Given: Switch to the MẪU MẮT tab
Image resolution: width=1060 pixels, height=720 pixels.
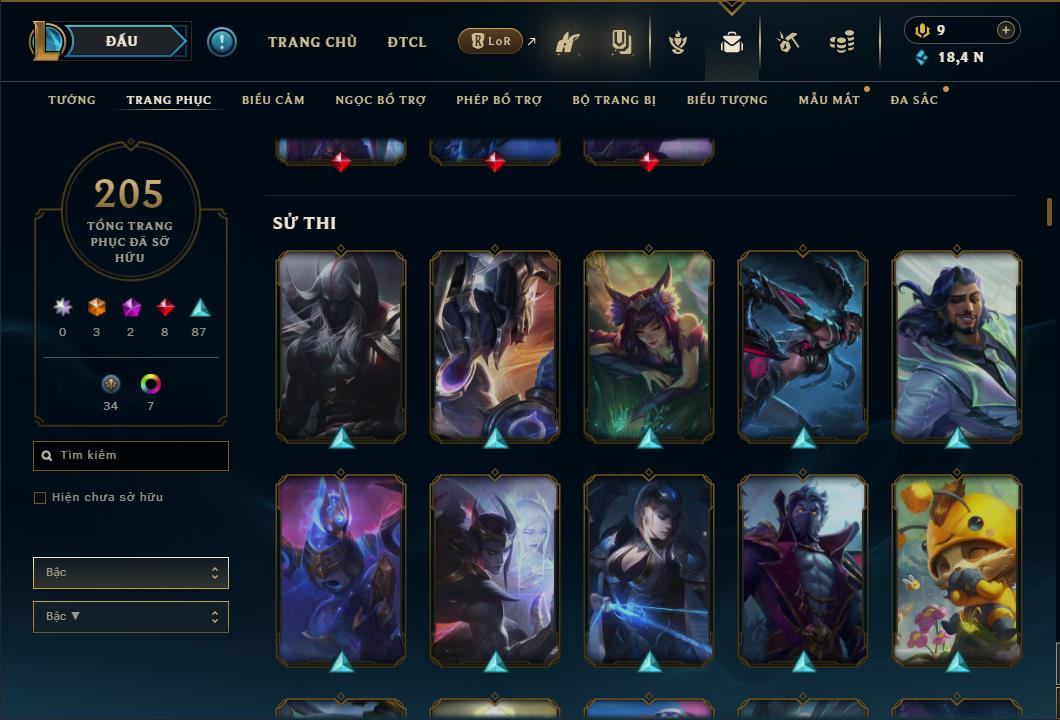Looking at the screenshot, I should click(829, 100).
